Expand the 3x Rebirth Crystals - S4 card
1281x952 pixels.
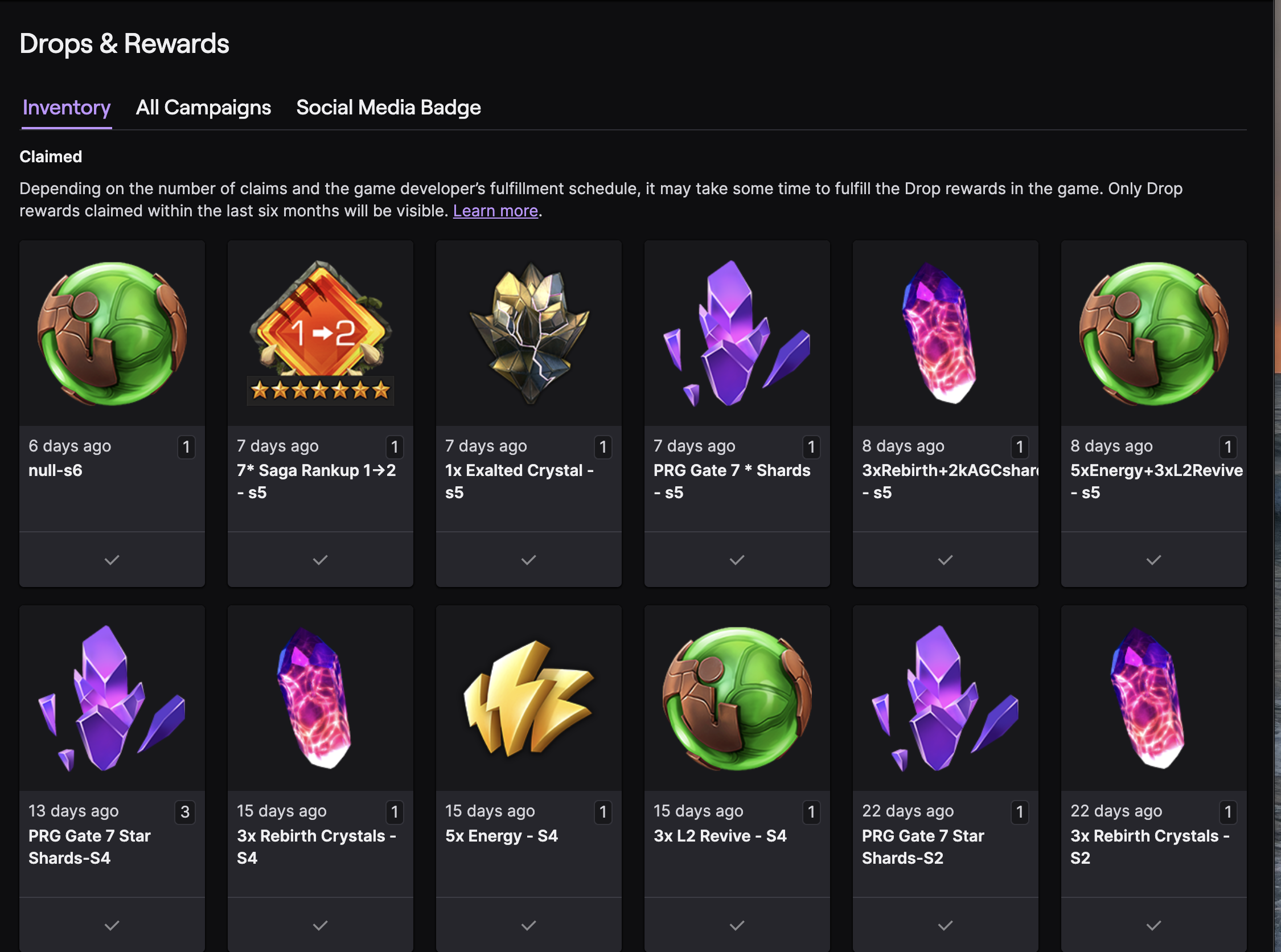click(x=320, y=925)
